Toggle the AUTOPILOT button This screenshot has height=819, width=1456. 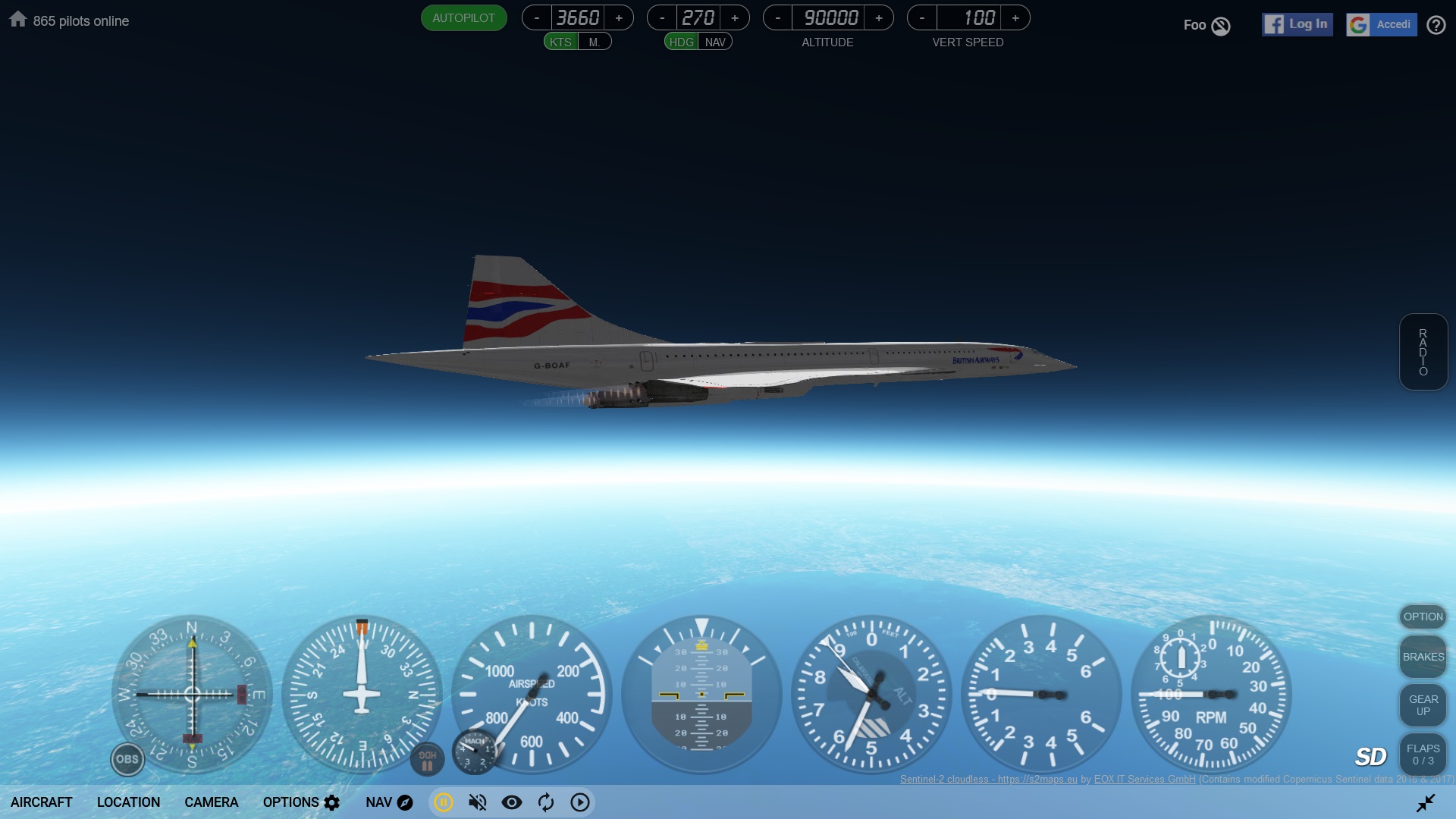(463, 18)
